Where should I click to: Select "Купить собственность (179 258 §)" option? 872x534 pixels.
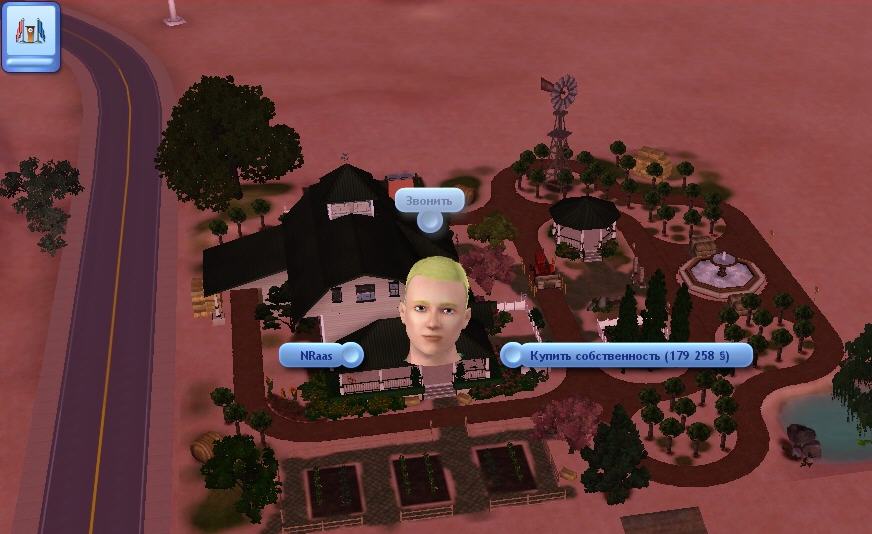627,355
